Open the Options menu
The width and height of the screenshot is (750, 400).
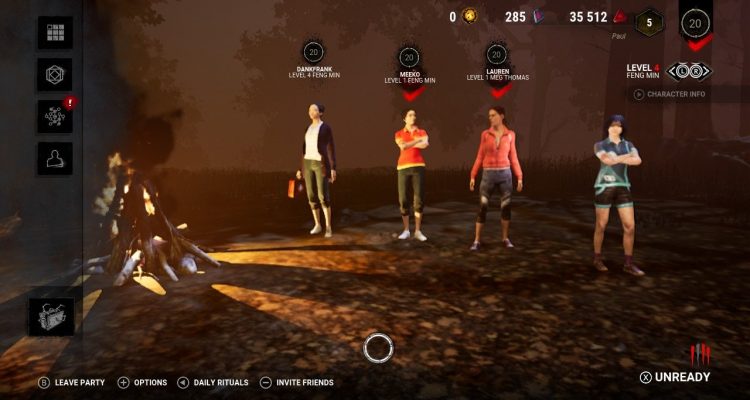143,382
